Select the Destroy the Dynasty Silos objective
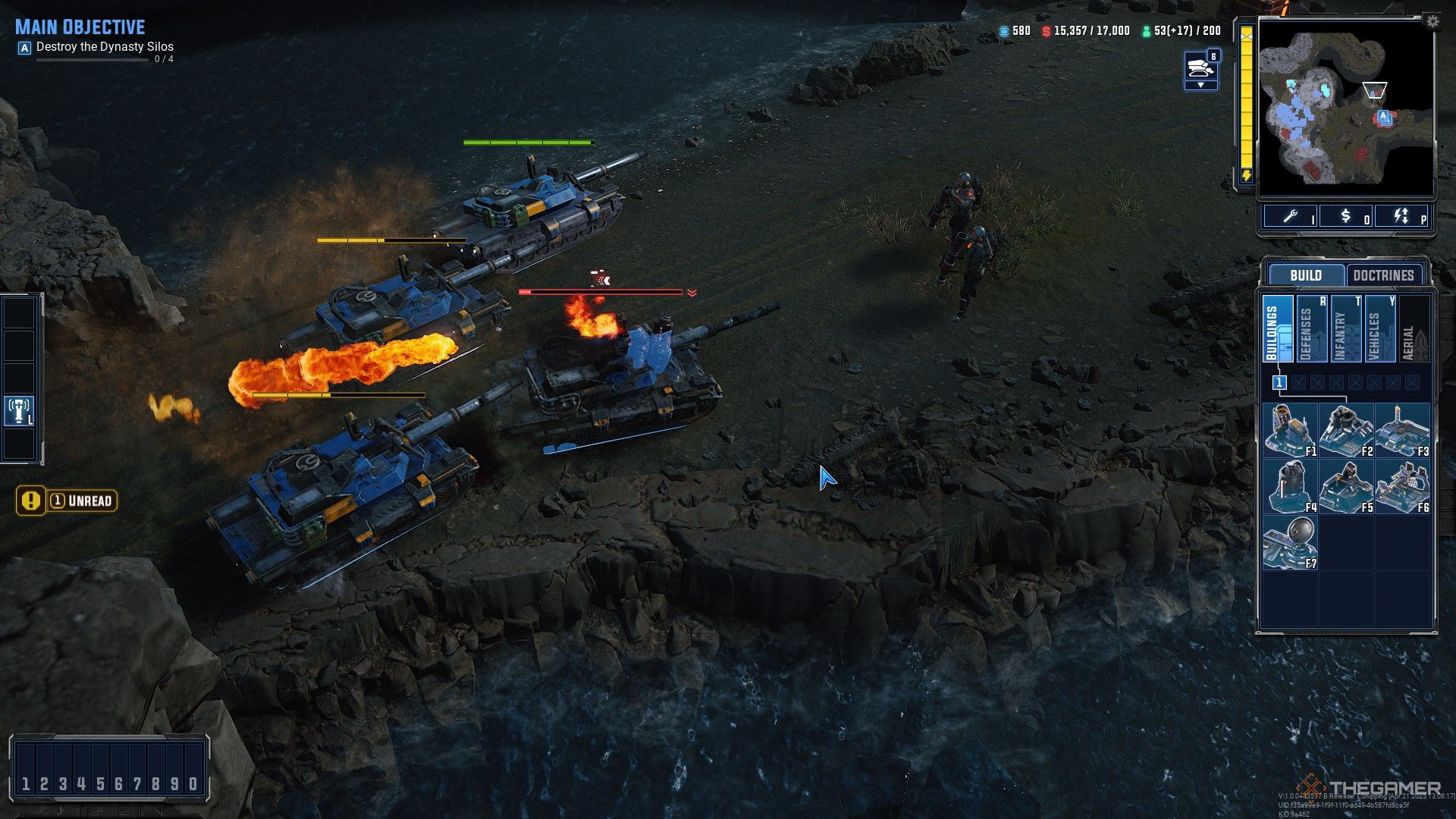The height and width of the screenshot is (819, 1456). [105, 47]
